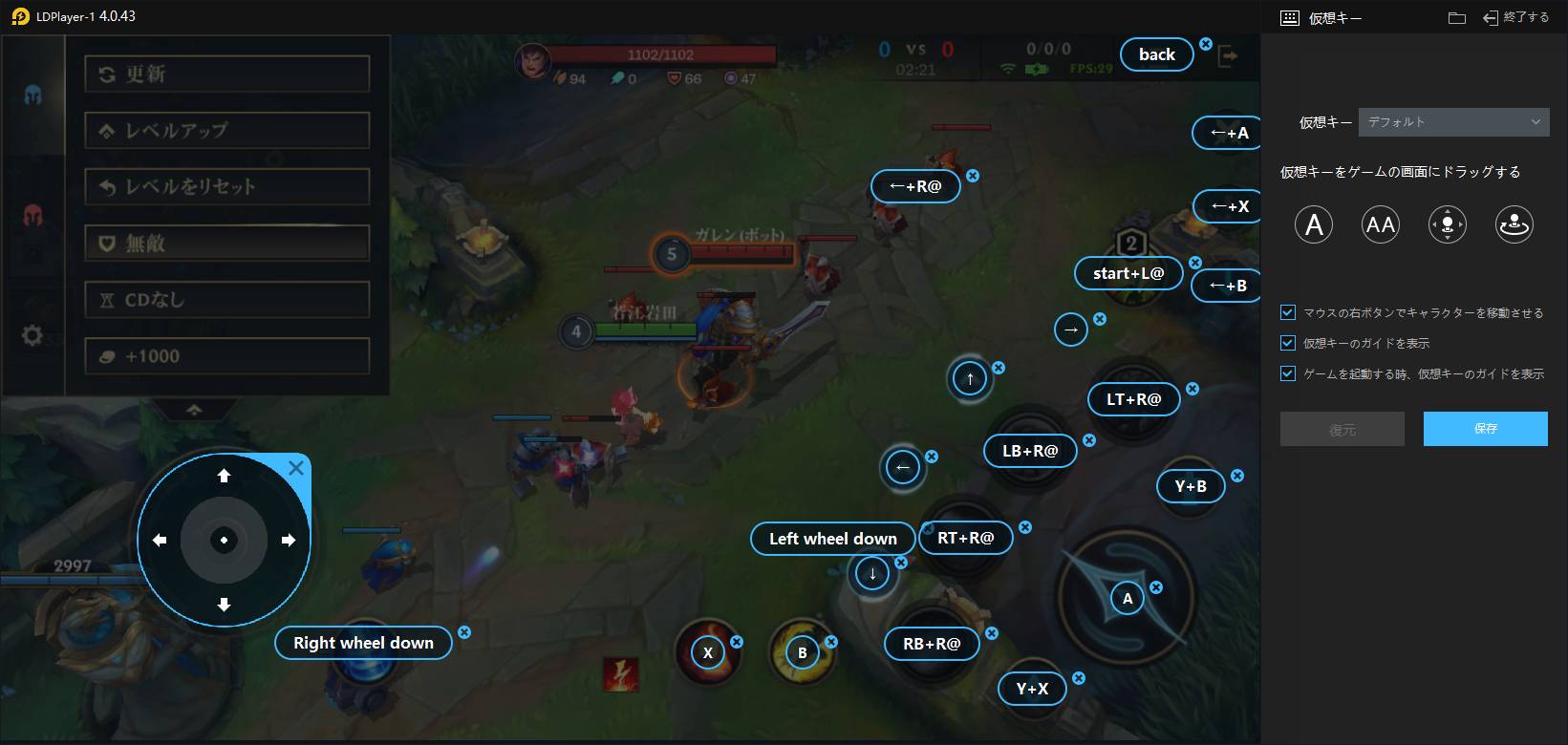The image size is (1568, 745).
Task: Open the 仮想キー デフォルト dropdown
Action: click(x=1453, y=122)
